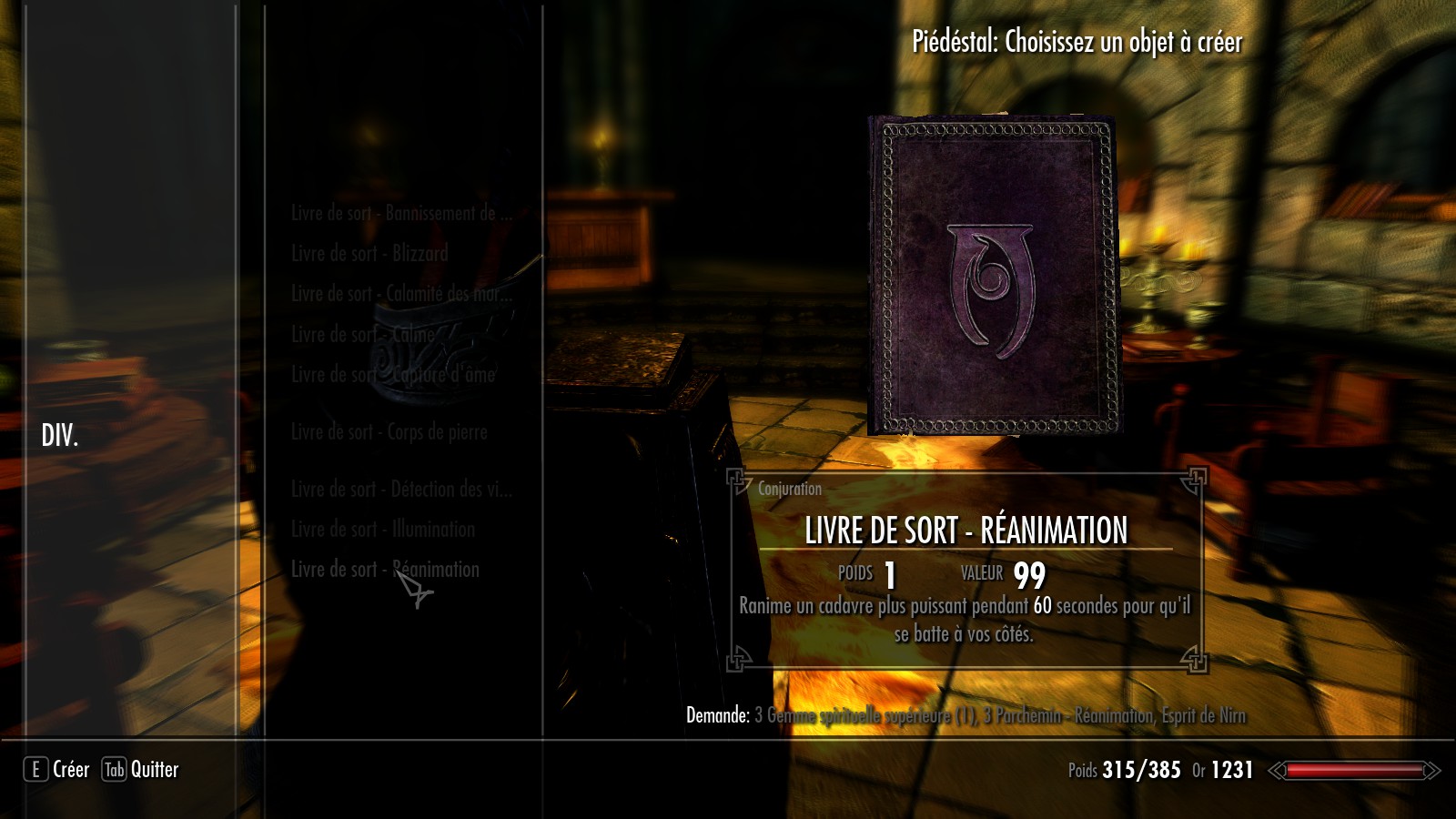This screenshot has width=1456, height=819.
Task: Choose Livre de sort - Capture d'âme
Action: pyautogui.click(x=393, y=375)
